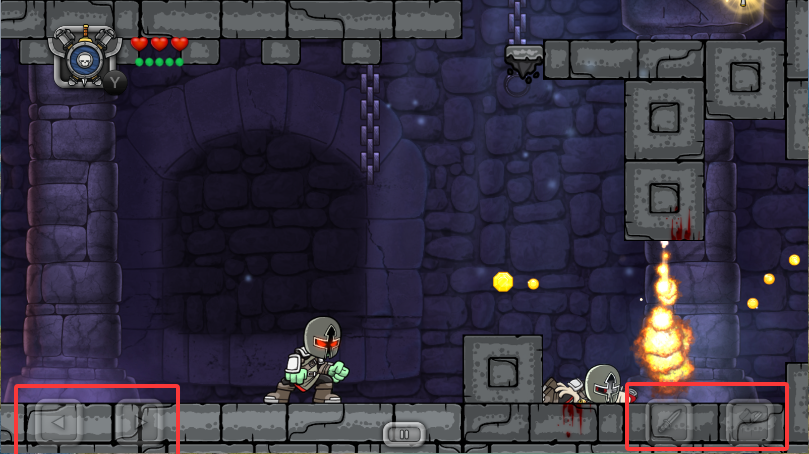Tap the move left arrow button
Screen dimensions: 809x454
coord(58,422)
